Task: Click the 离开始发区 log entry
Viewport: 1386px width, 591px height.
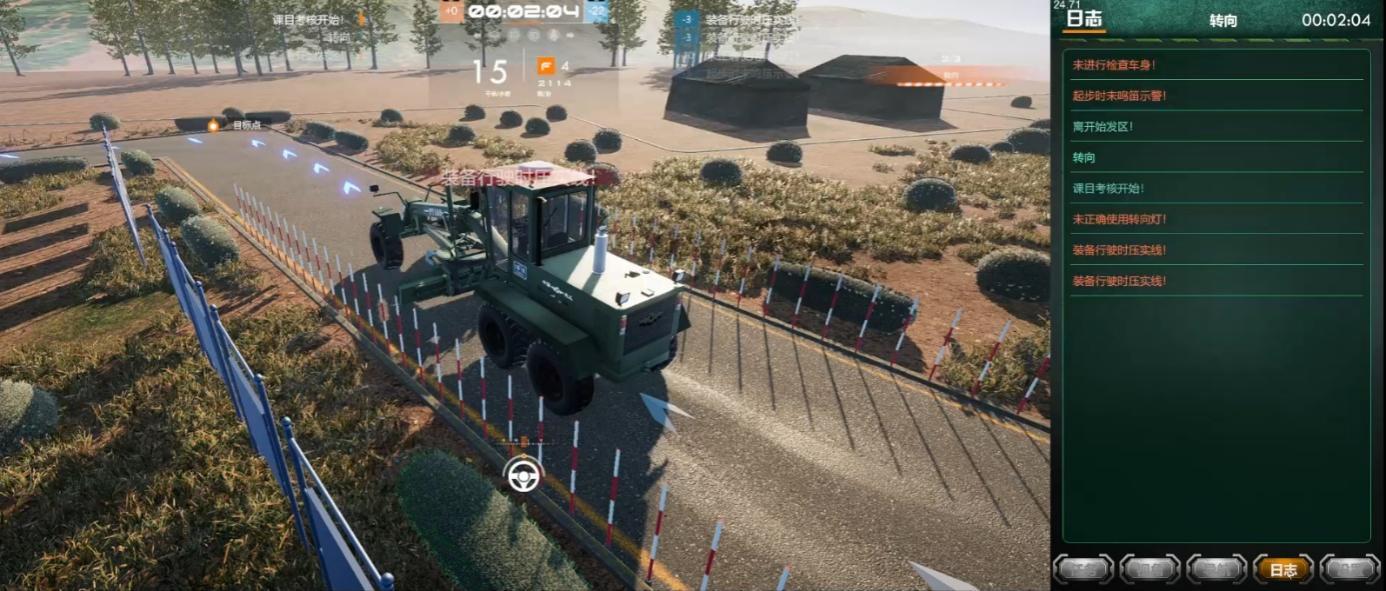Action: click(1102, 127)
